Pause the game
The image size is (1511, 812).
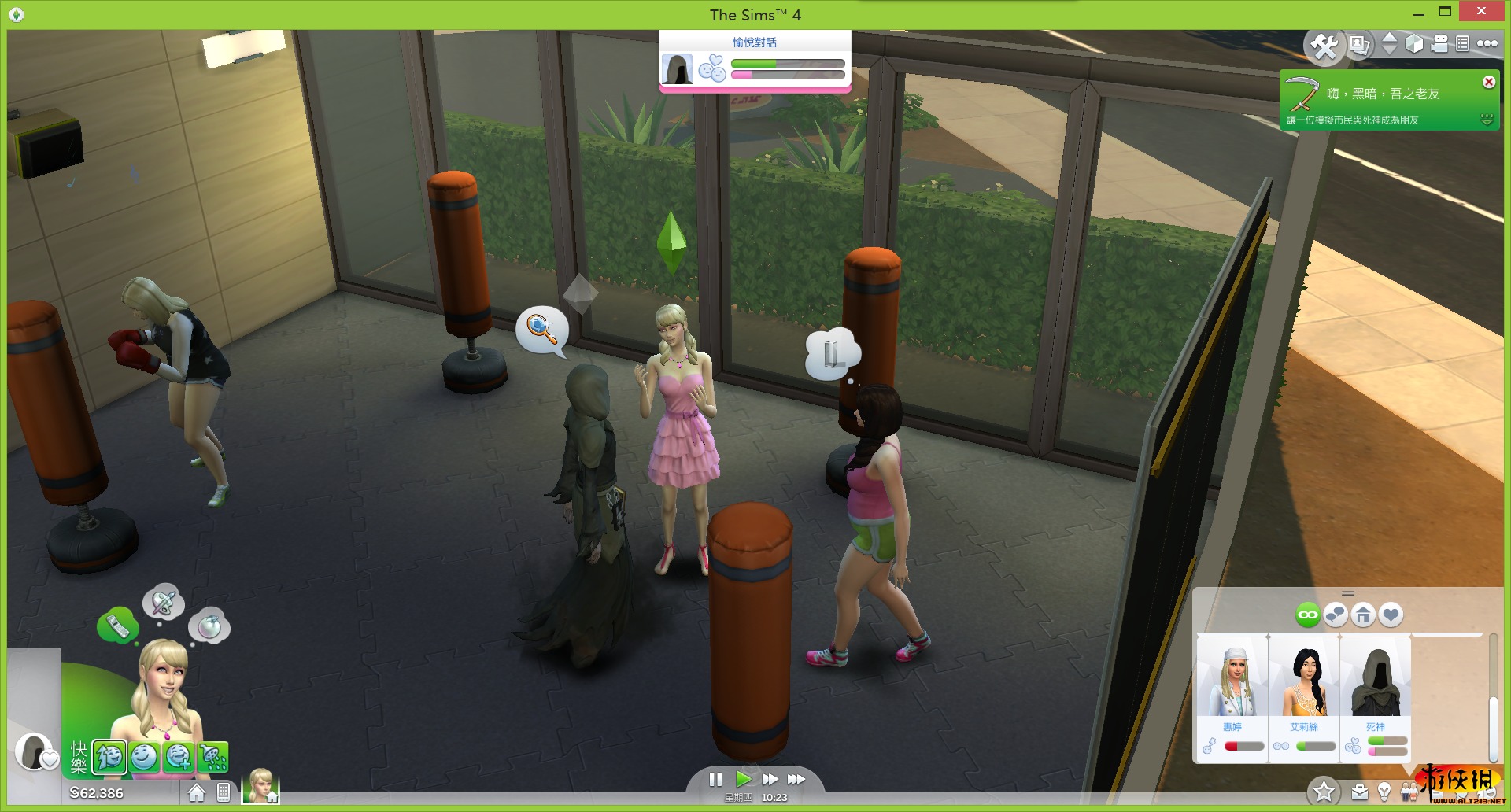click(715, 779)
